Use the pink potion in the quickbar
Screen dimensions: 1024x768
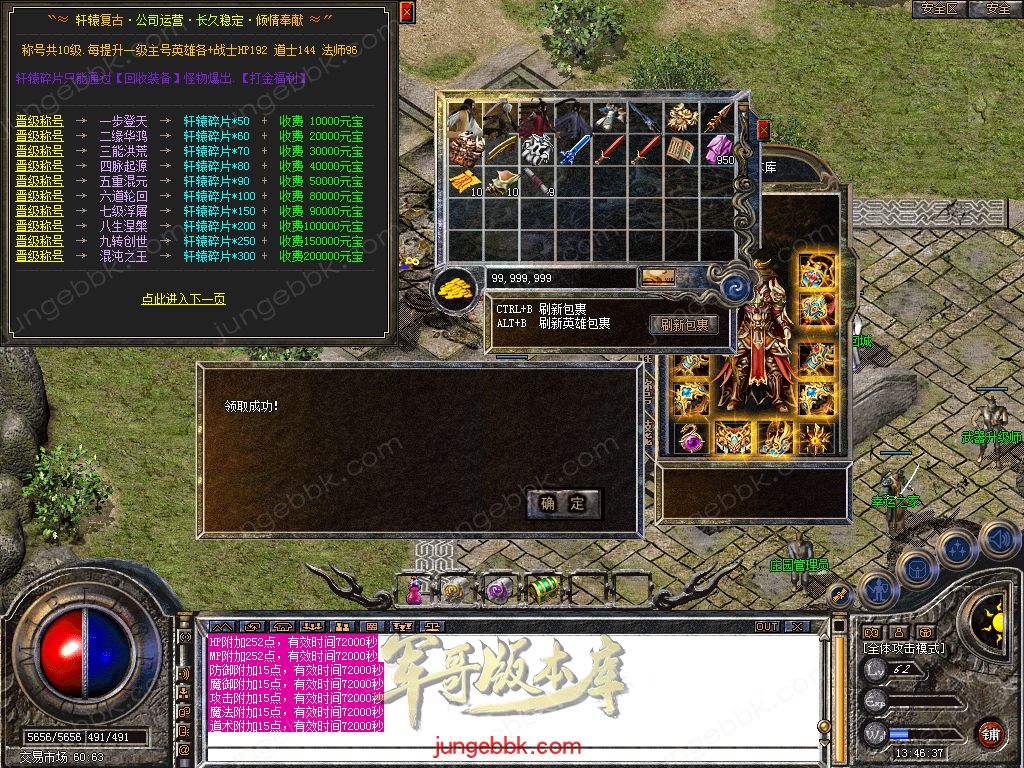414,591
